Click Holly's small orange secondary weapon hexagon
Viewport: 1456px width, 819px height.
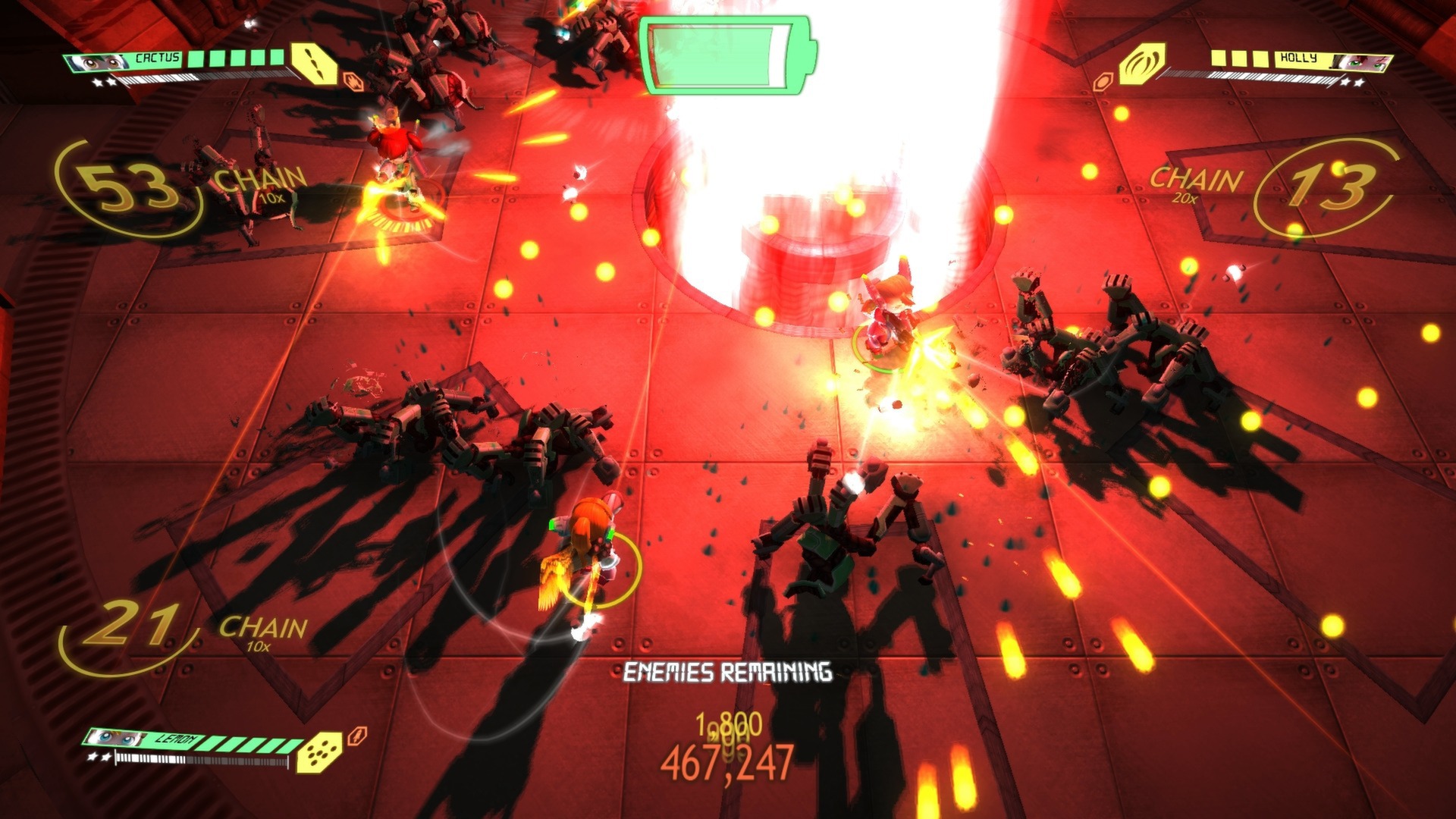(1102, 81)
